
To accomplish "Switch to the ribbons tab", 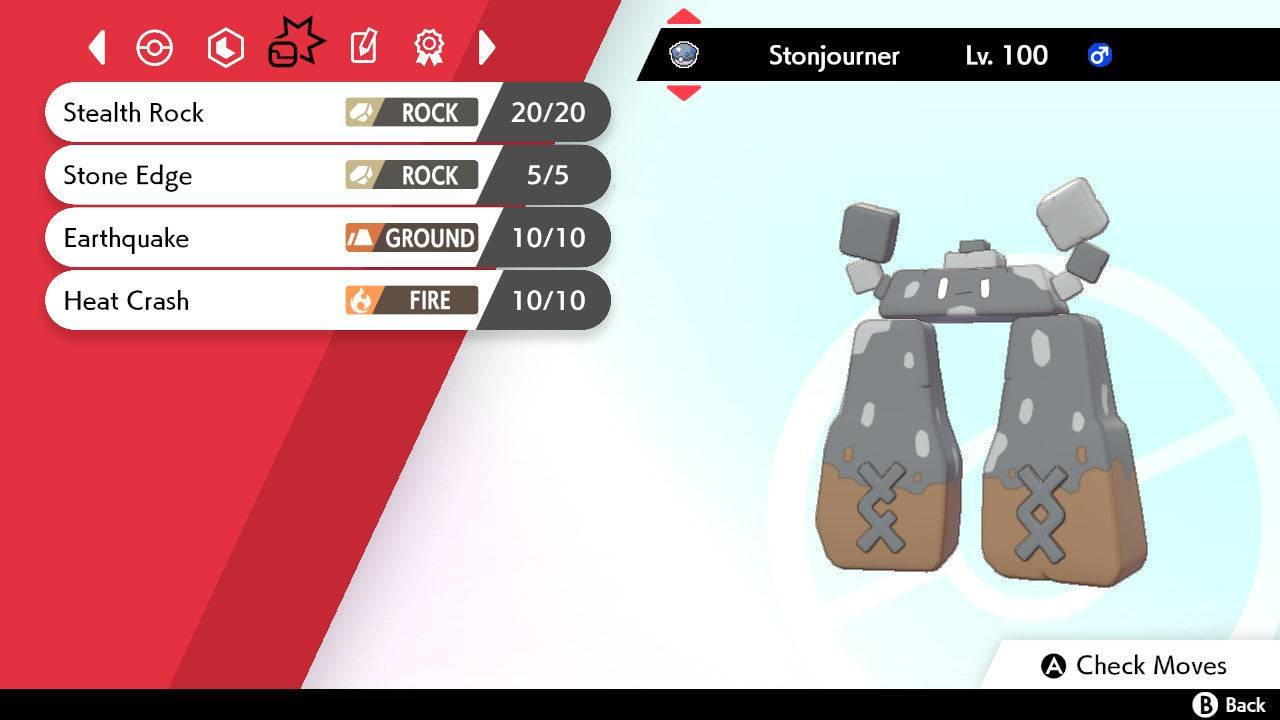I will pos(429,47).
